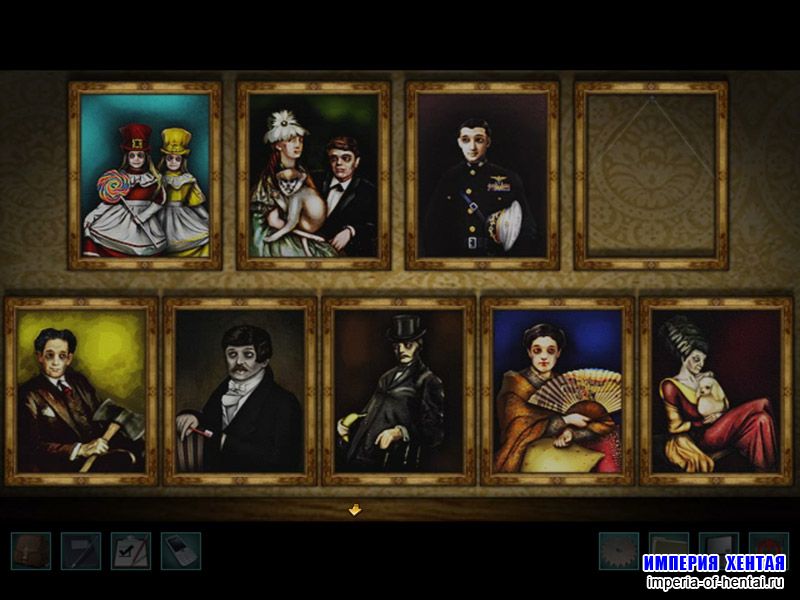The height and width of the screenshot is (600, 800).
Task: Click the yellow down arrow to back away
Action: point(354,510)
